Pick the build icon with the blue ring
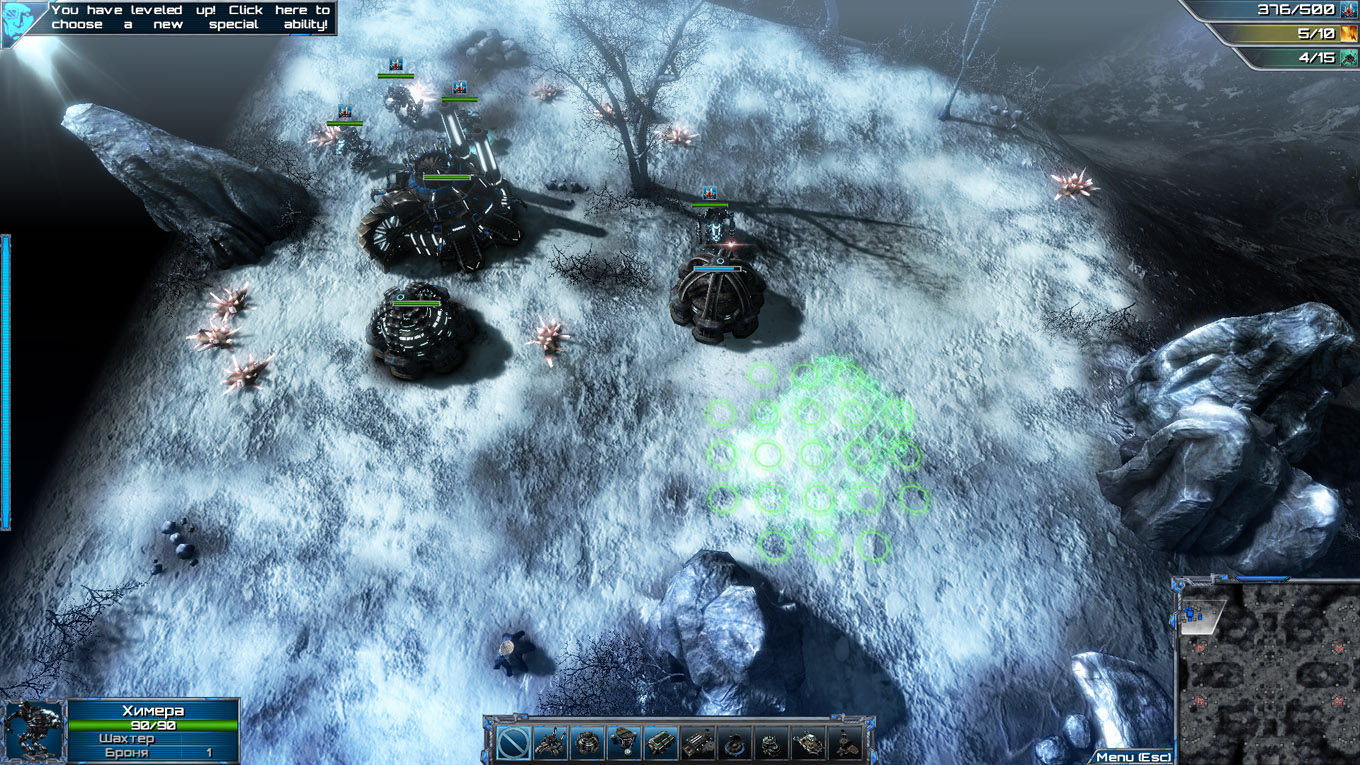 pyautogui.click(x=734, y=743)
